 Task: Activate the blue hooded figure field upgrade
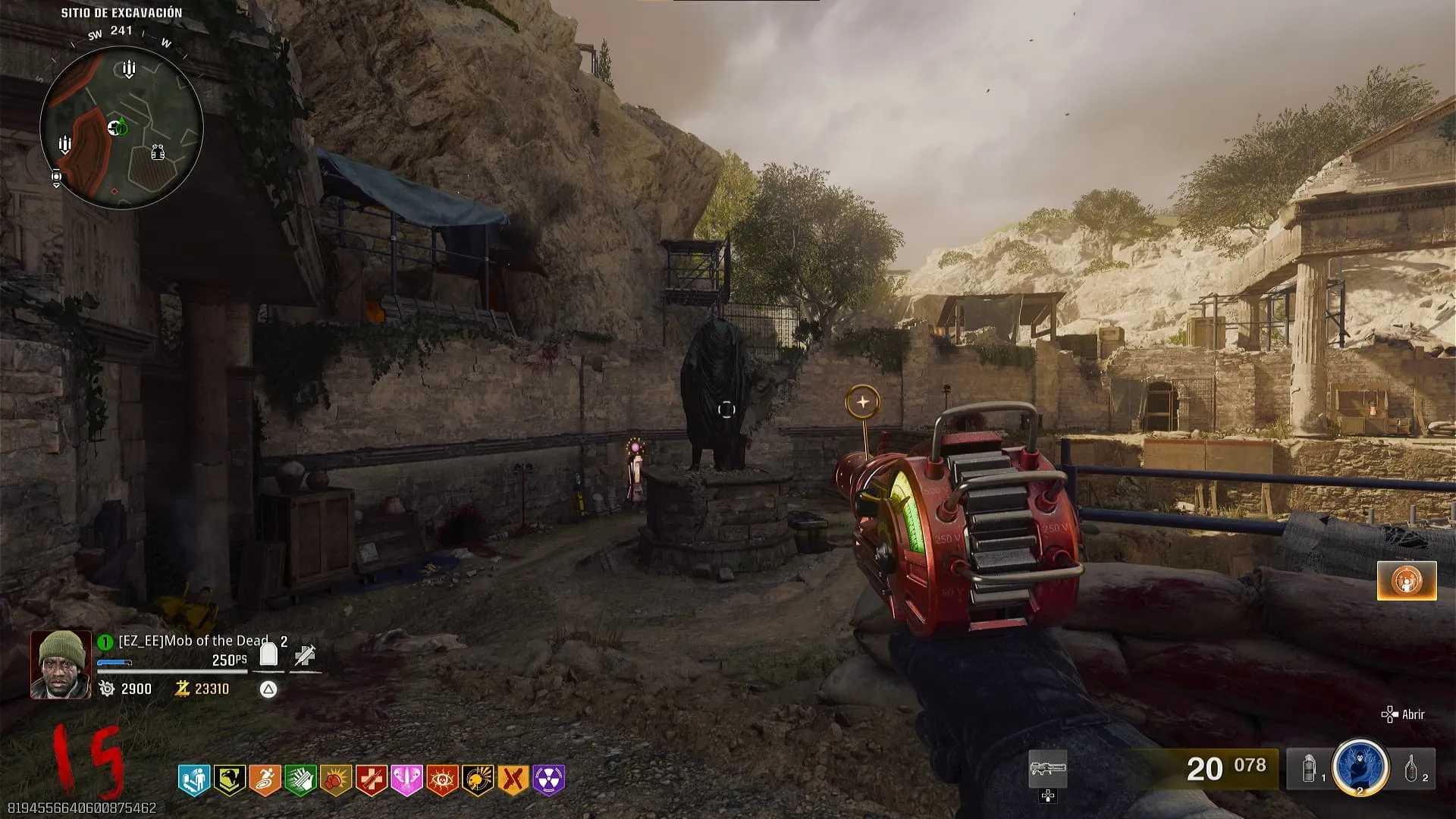[x=1360, y=767]
